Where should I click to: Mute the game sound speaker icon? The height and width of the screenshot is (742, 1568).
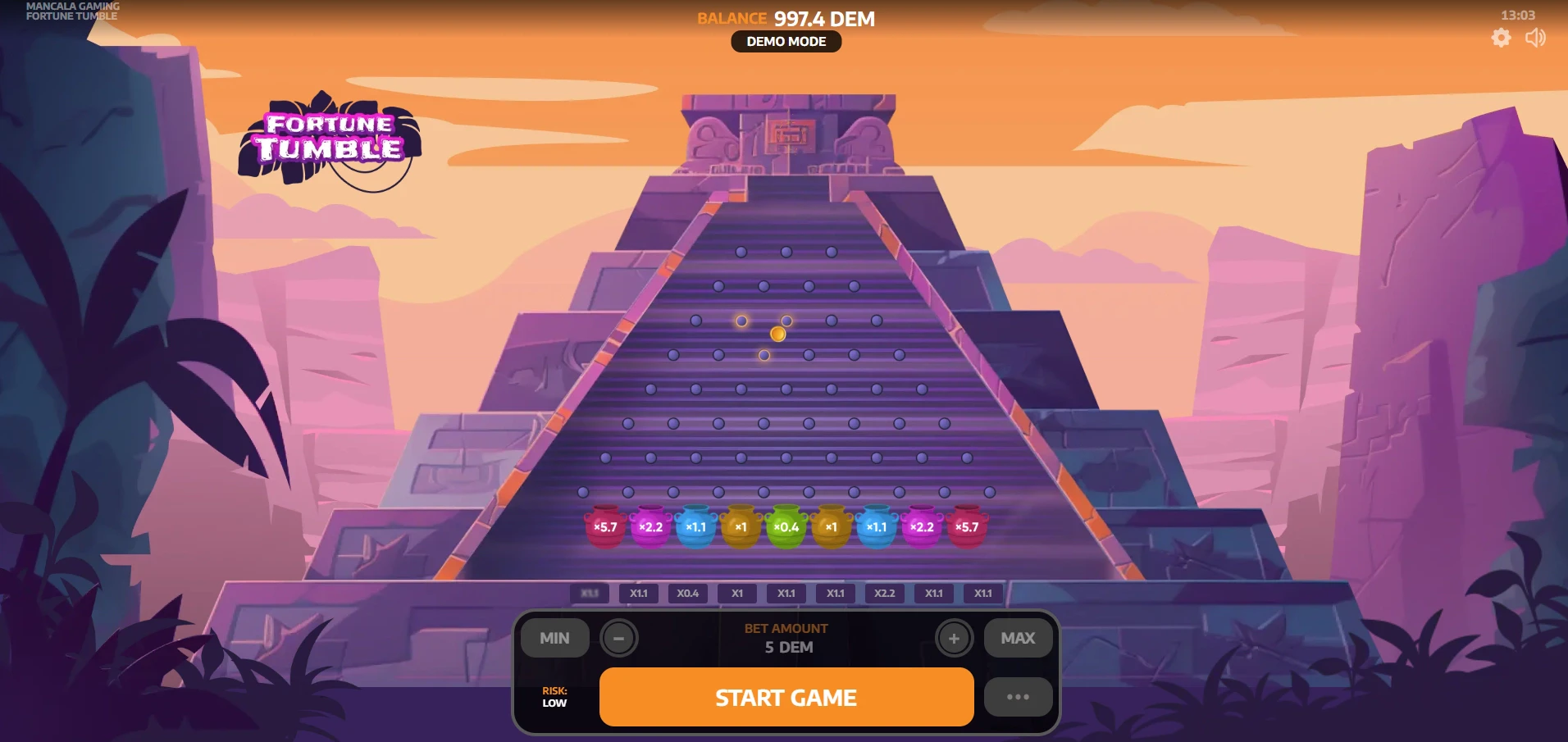[1536, 38]
